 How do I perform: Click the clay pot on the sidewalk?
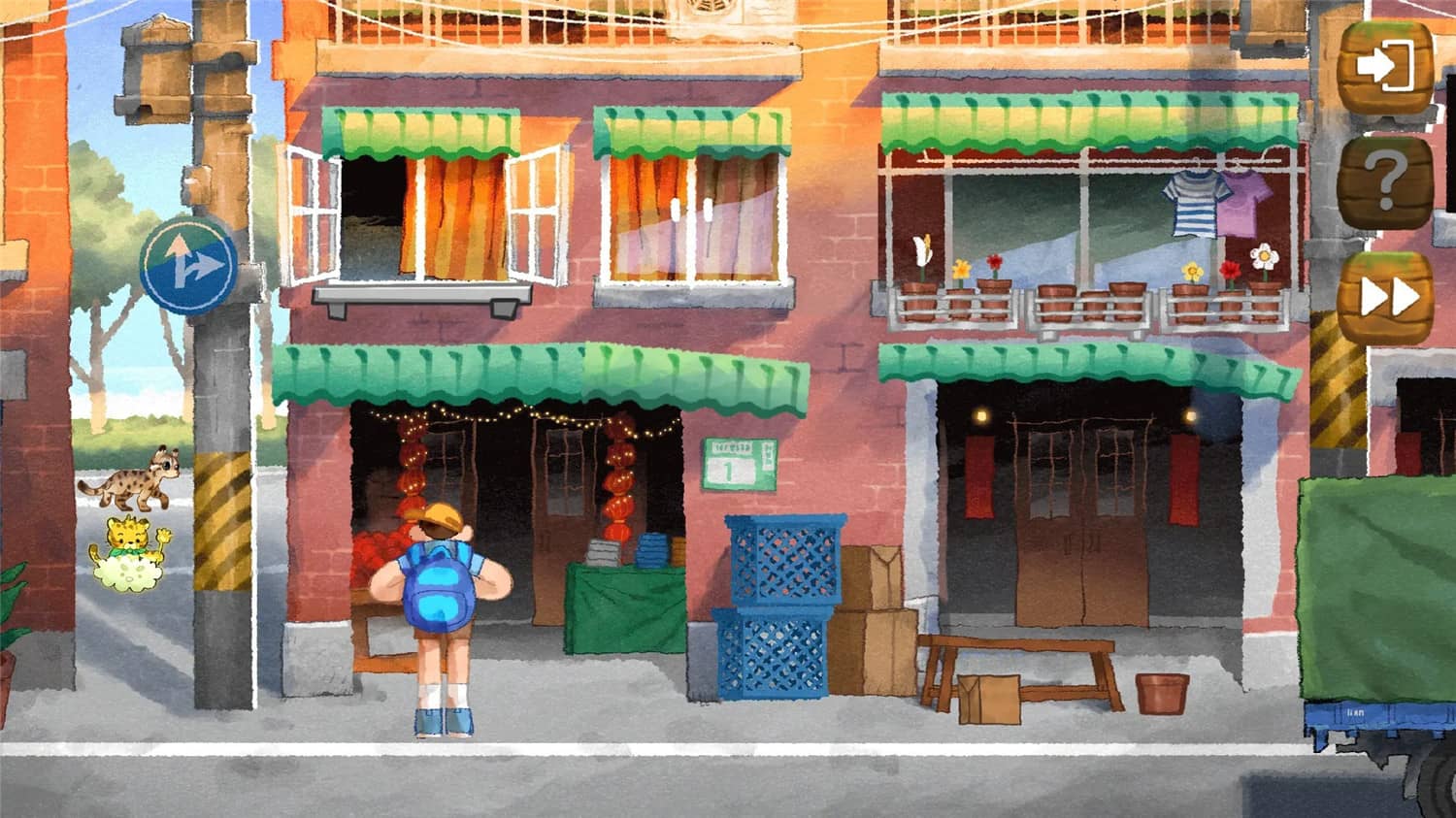[1162, 694]
